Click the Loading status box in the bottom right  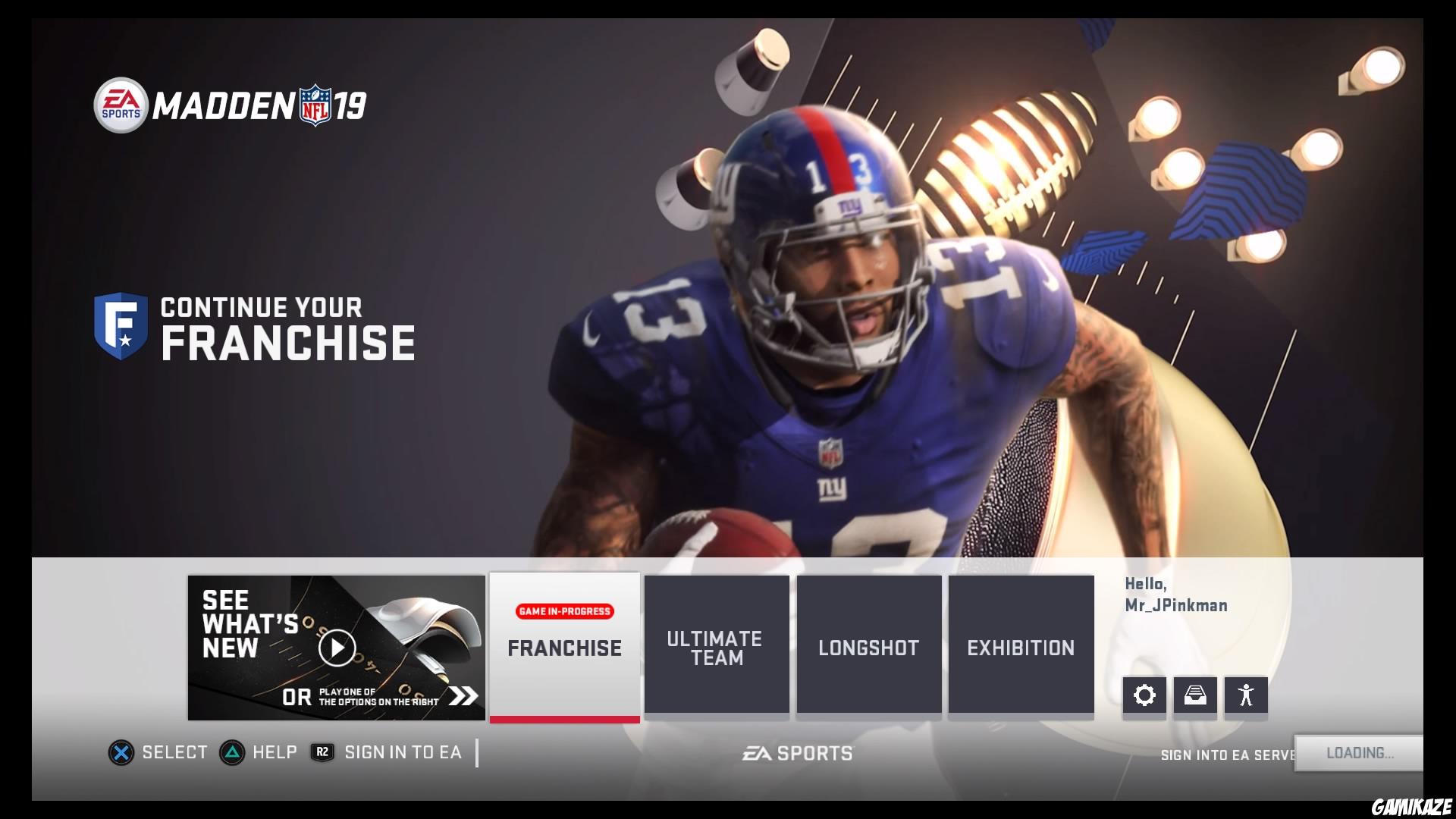click(x=1358, y=754)
